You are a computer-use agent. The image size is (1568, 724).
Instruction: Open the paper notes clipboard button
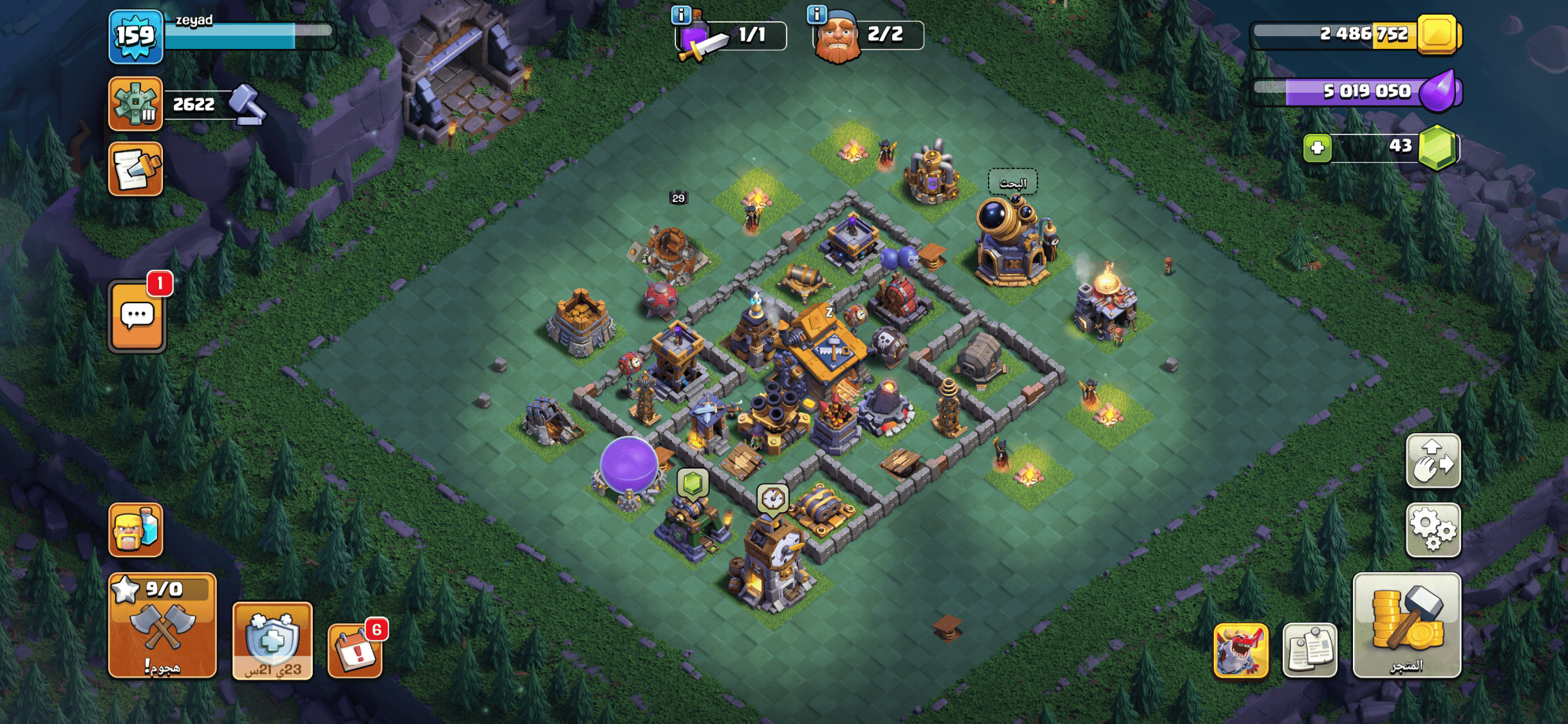[1309, 650]
